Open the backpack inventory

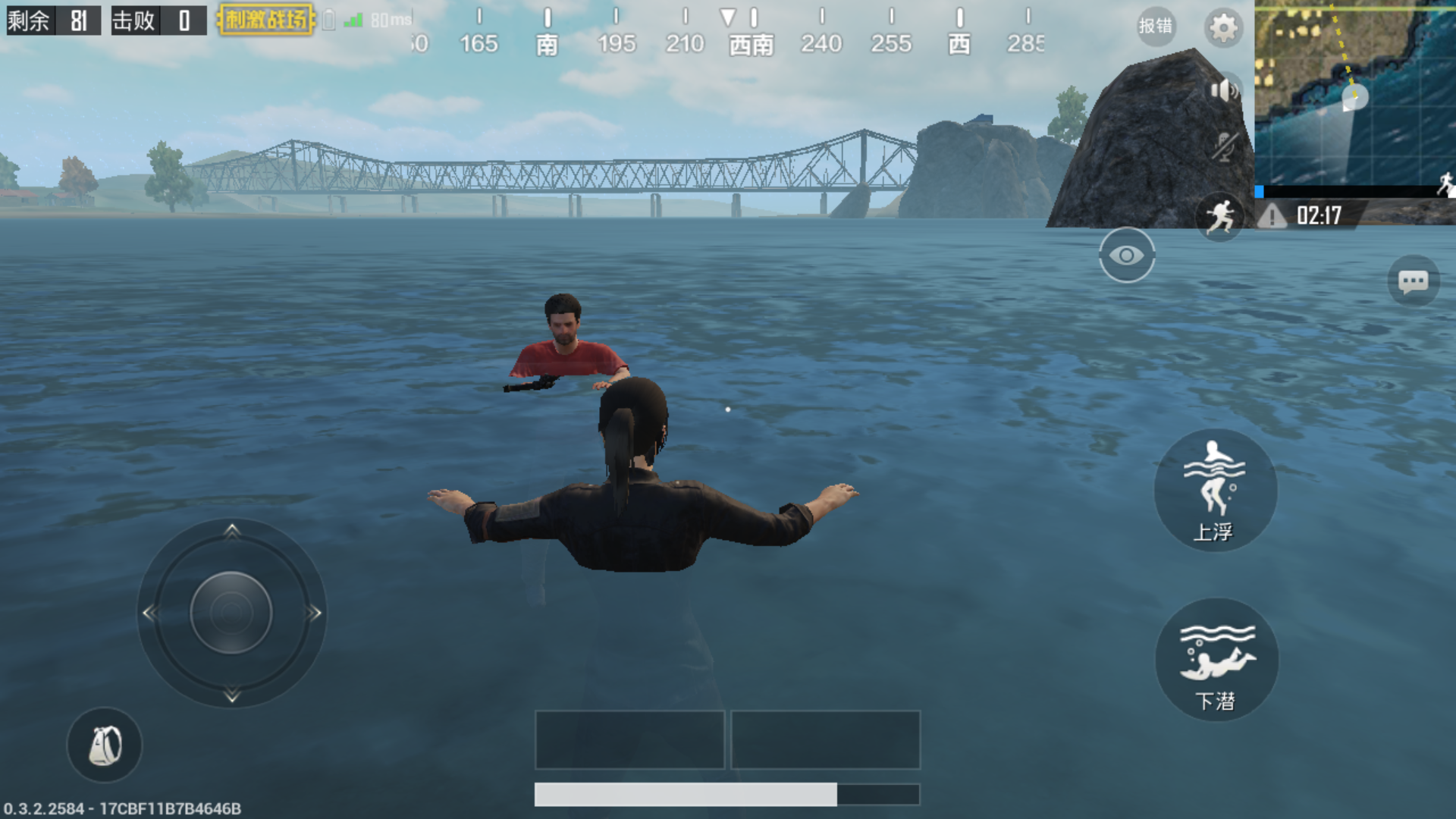coord(105,745)
